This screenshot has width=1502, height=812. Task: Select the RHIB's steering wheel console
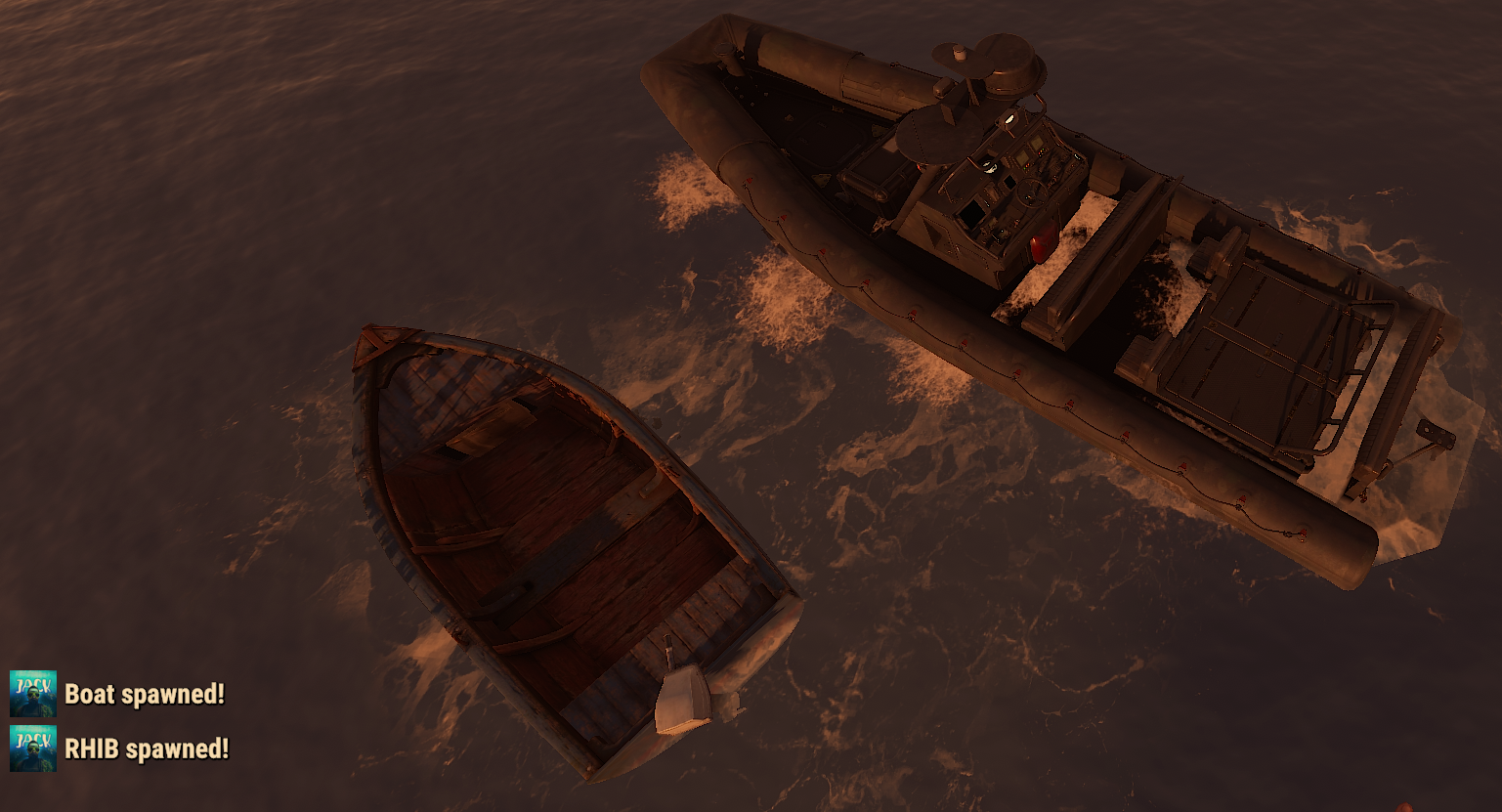pyautogui.click(x=1031, y=192)
